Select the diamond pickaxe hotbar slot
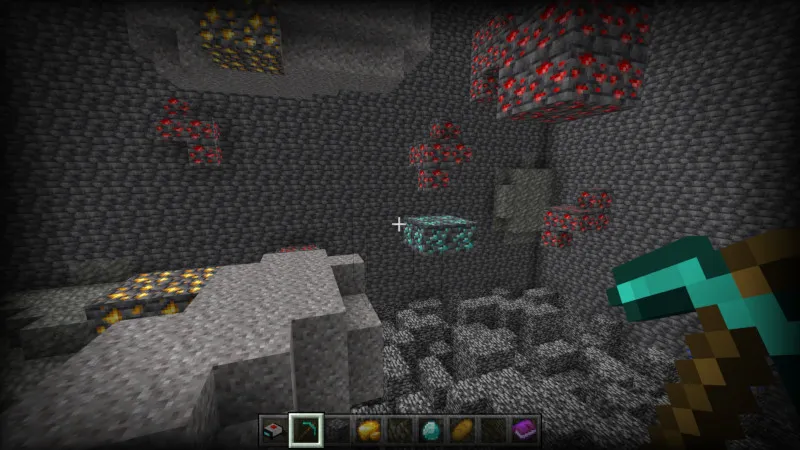The image size is (800, 450). point(306,430)
